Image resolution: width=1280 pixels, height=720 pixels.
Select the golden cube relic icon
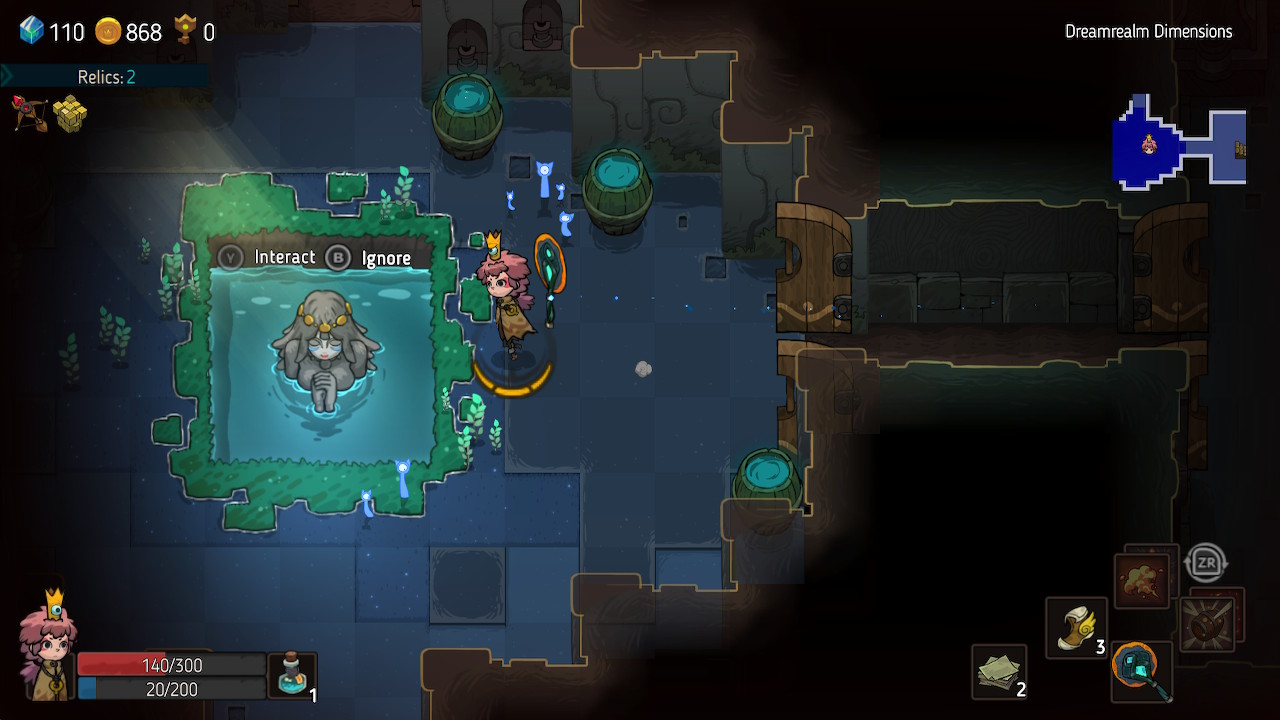[x=70, y=114]
